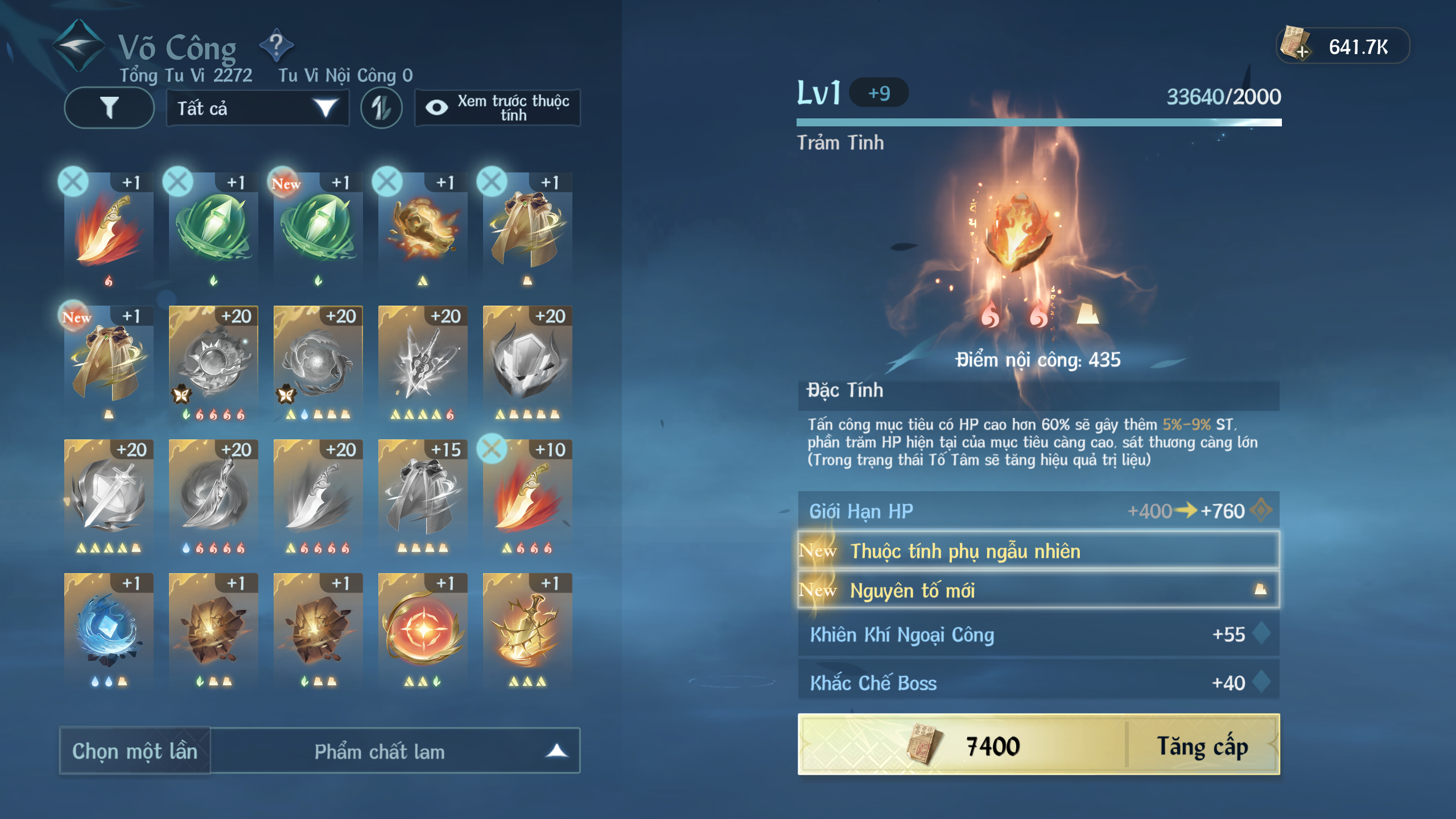Click the 'Khắc Chế Boss' attribute row
Viewport: 1456px width, 819px height.
[1038, 682]
